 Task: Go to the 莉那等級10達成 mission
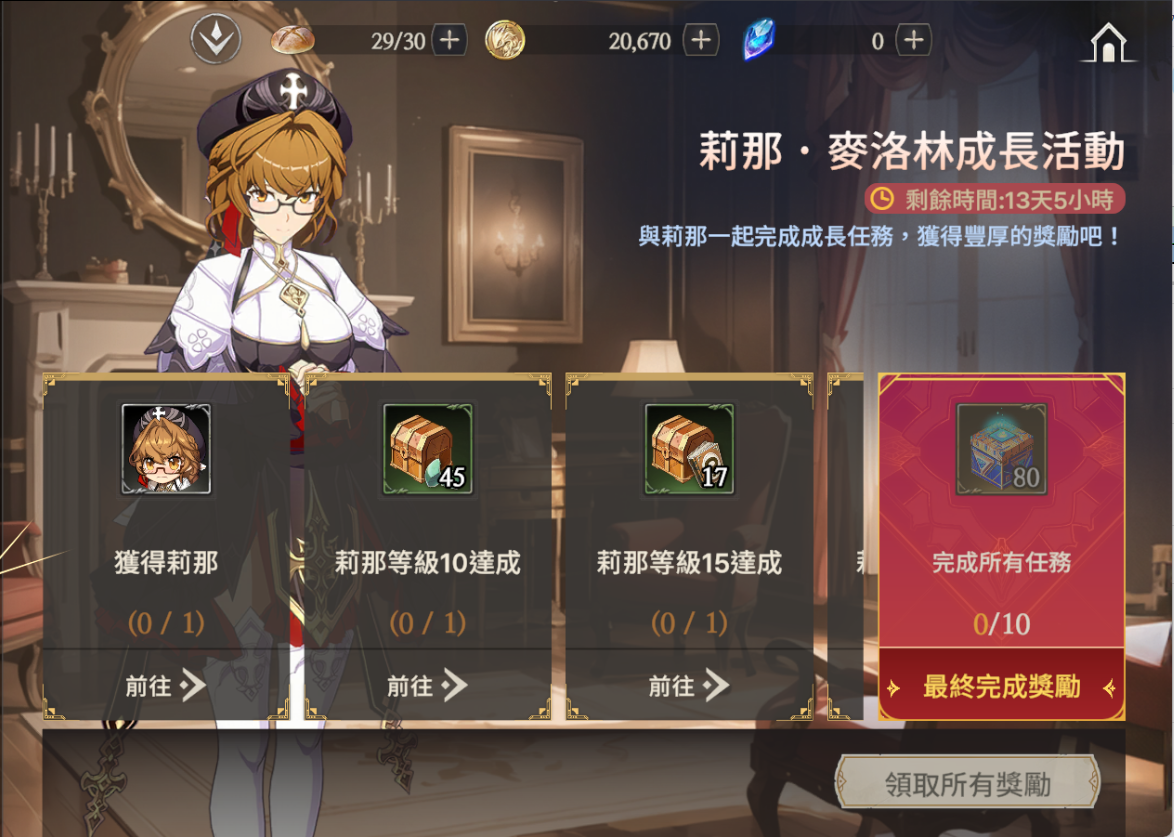point(428,685)
